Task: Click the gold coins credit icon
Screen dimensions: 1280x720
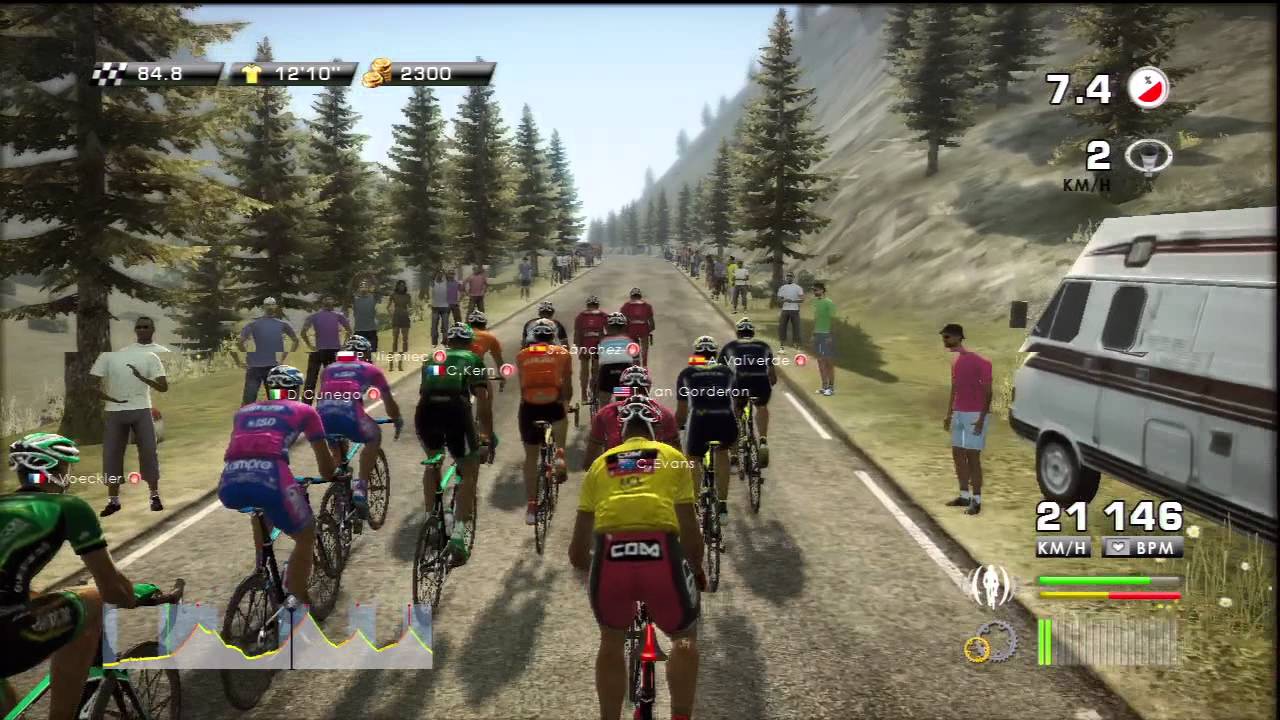Action: coord(377,72)
